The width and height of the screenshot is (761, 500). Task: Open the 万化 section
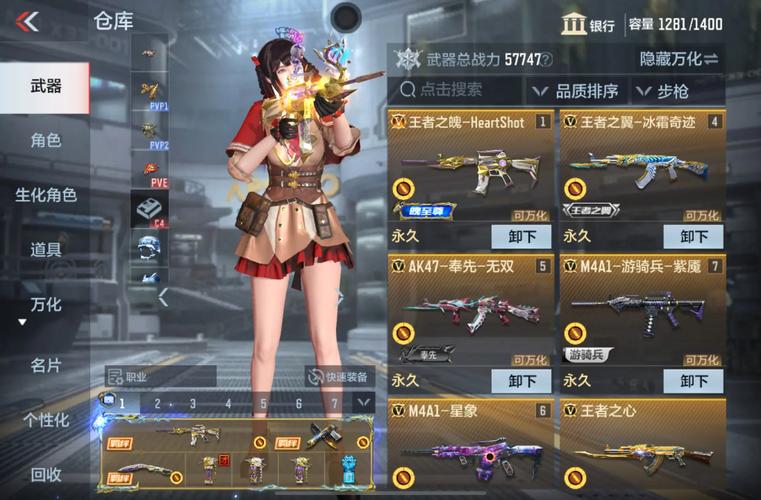(x=45, y=303)
